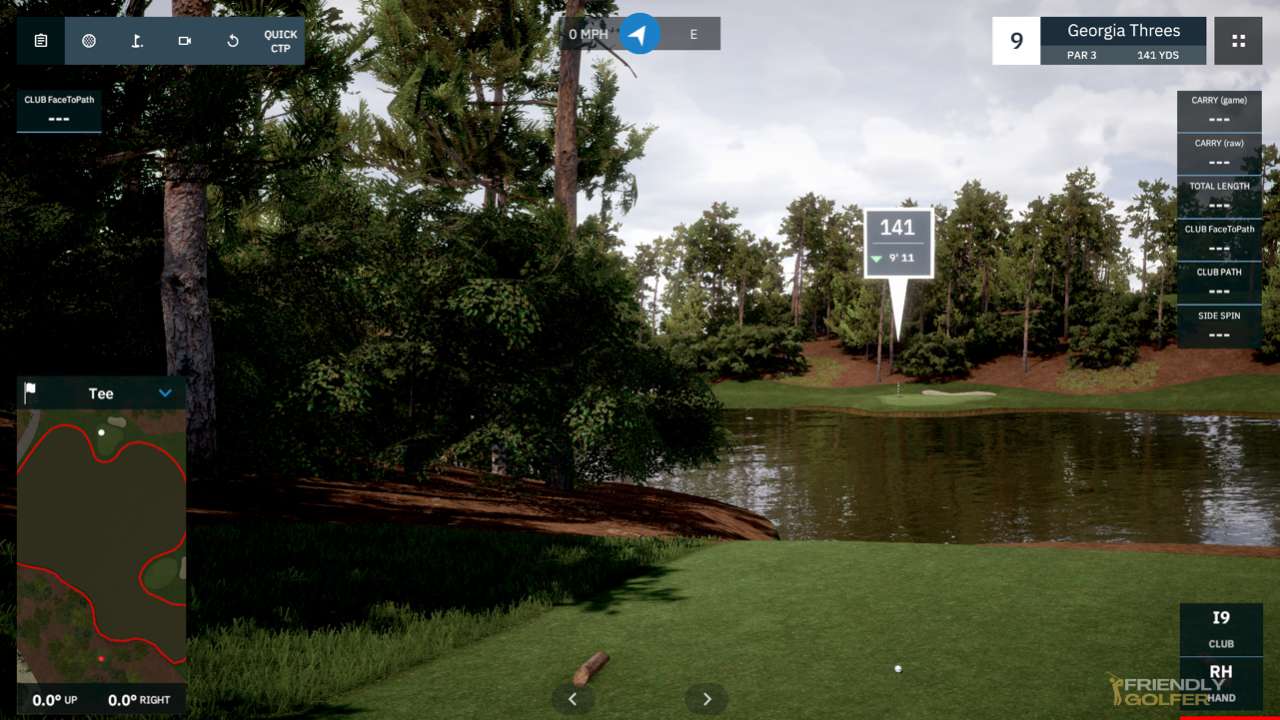Viewport: 1280px width, 720px height.
Task: Go to previous with left arrow
Action: click(573, 699)
